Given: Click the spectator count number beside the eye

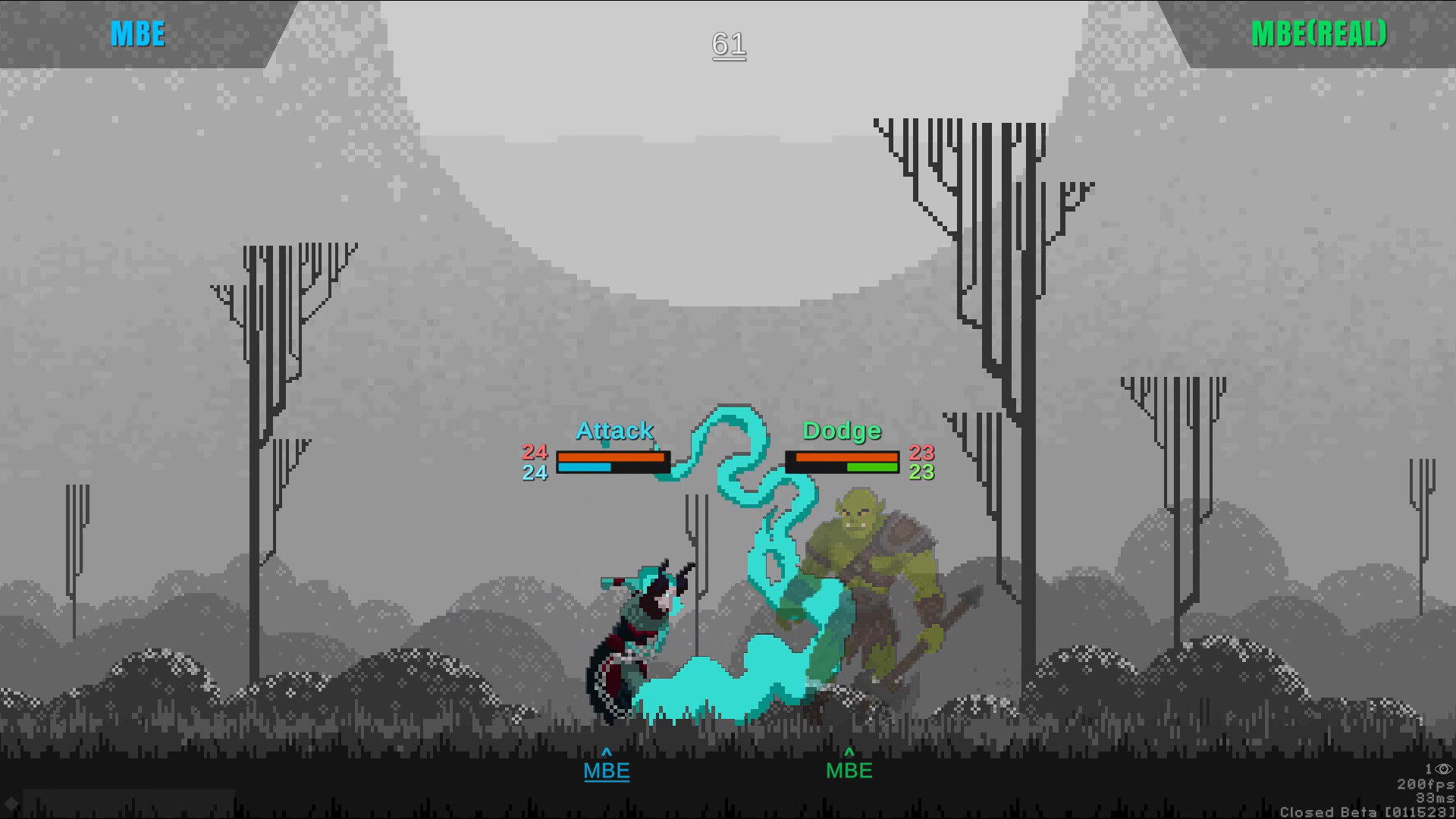Looking at the screenshot, I should (x=1429, y=768).
